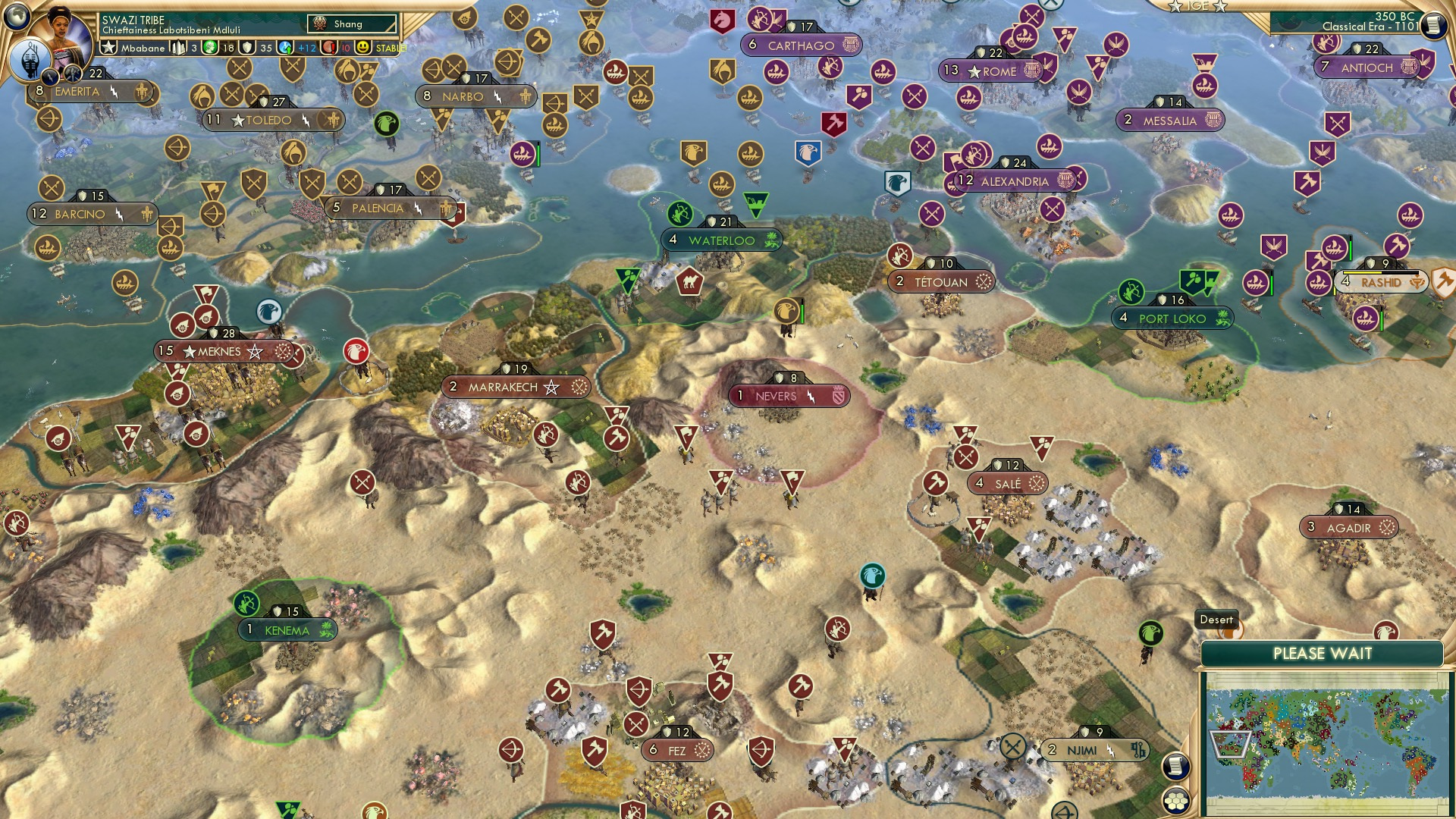This screenshot has height=819, width=1456.
Task: Click the red warning icon in the status bar
Action: tap(329, 47)
